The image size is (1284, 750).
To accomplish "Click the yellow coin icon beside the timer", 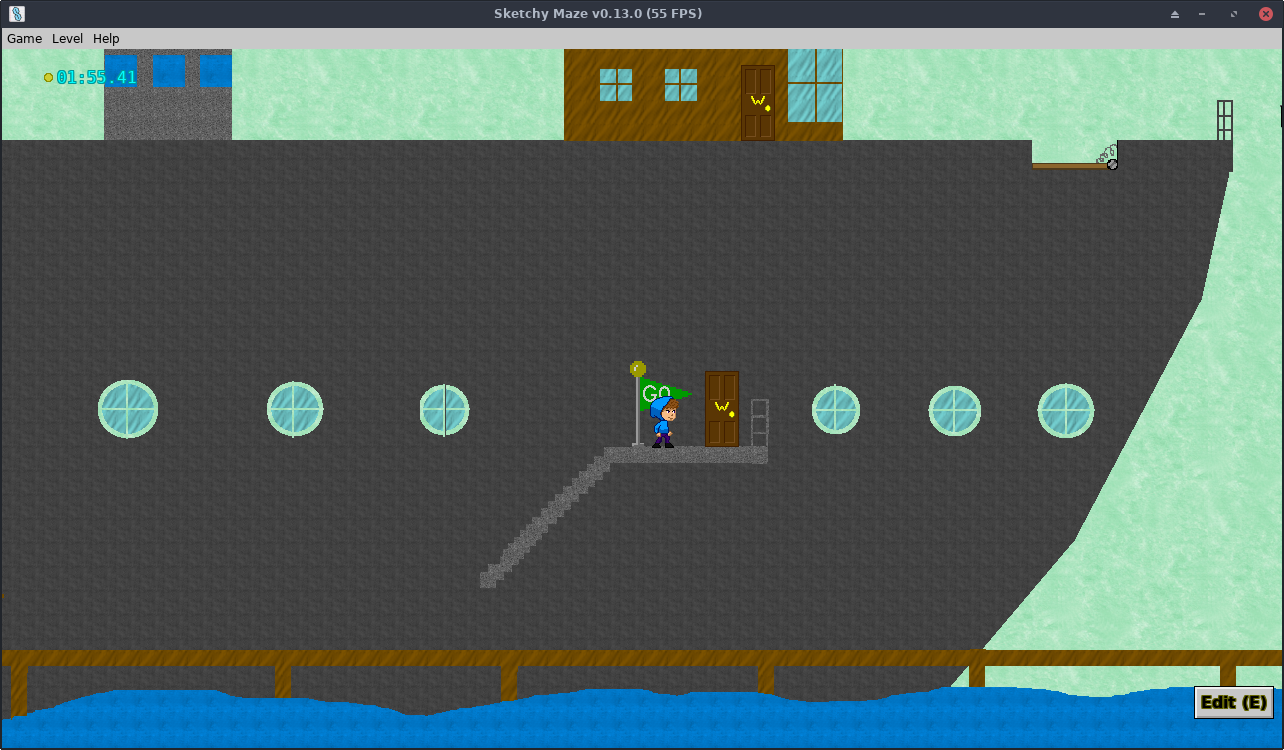I will click(46, 76).
